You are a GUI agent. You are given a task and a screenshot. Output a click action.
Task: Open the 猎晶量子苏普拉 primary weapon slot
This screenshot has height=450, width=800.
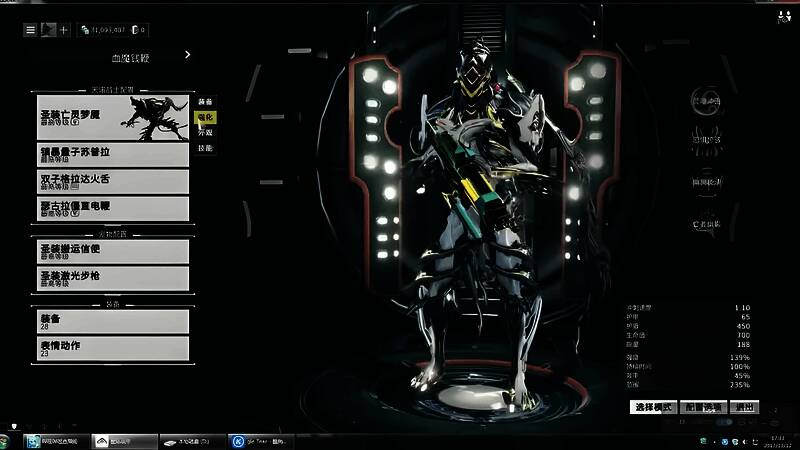tap(112, 155)
